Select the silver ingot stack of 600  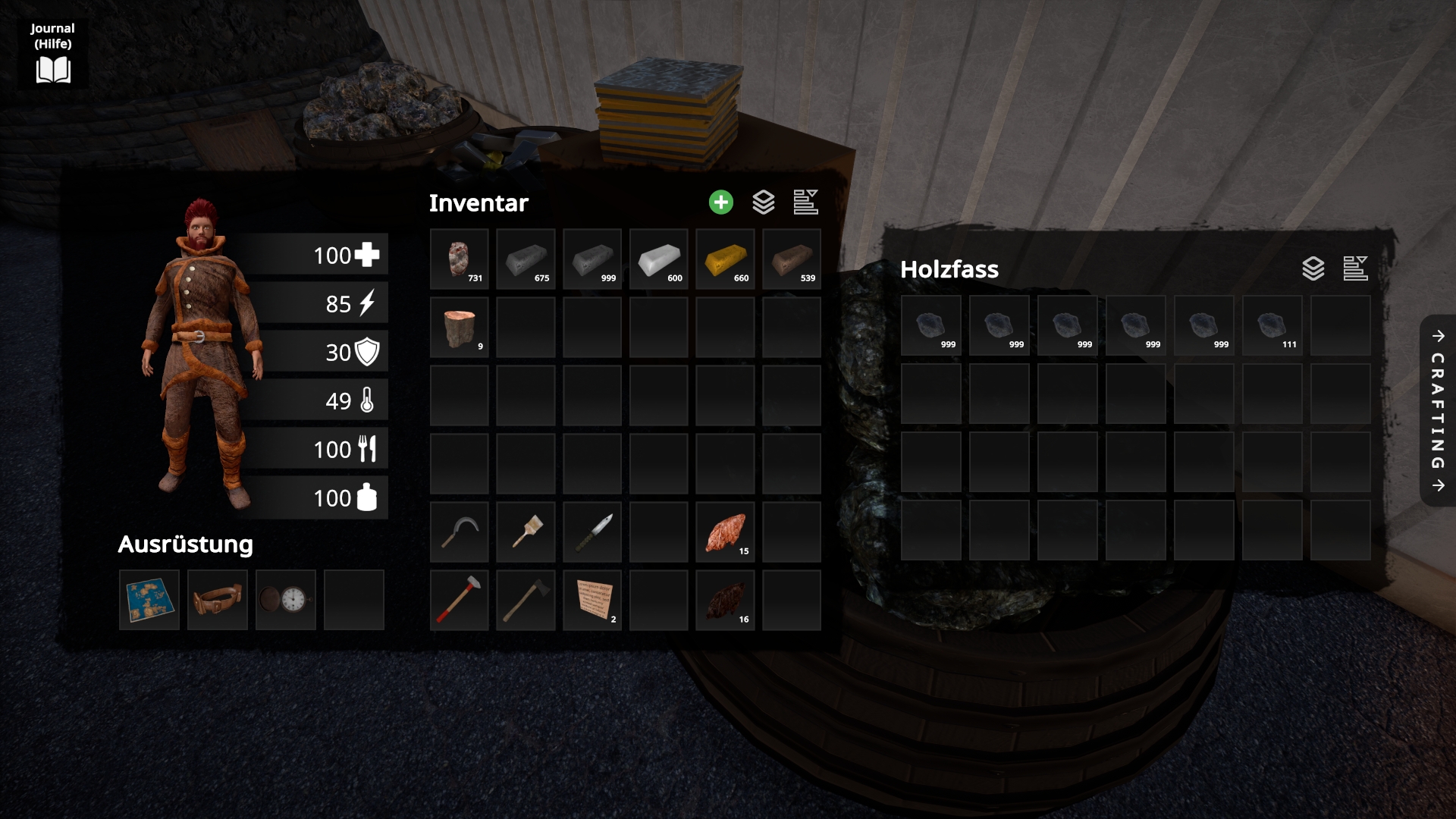coord(659,259)
